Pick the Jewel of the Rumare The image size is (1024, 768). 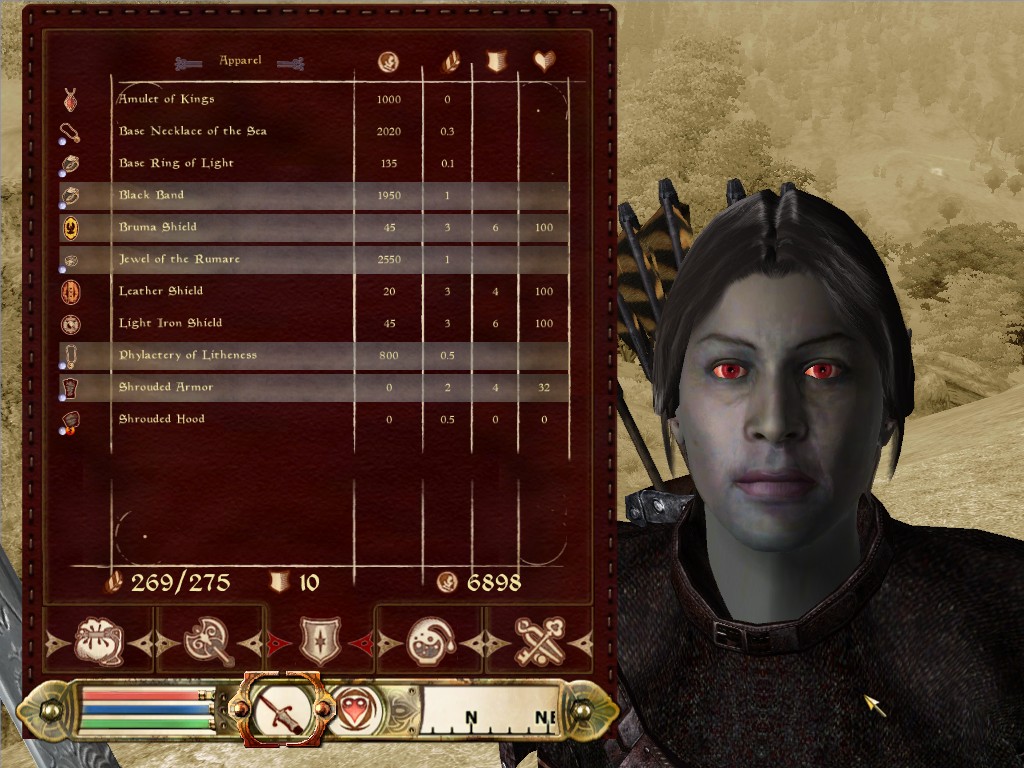tap(179, 259)
